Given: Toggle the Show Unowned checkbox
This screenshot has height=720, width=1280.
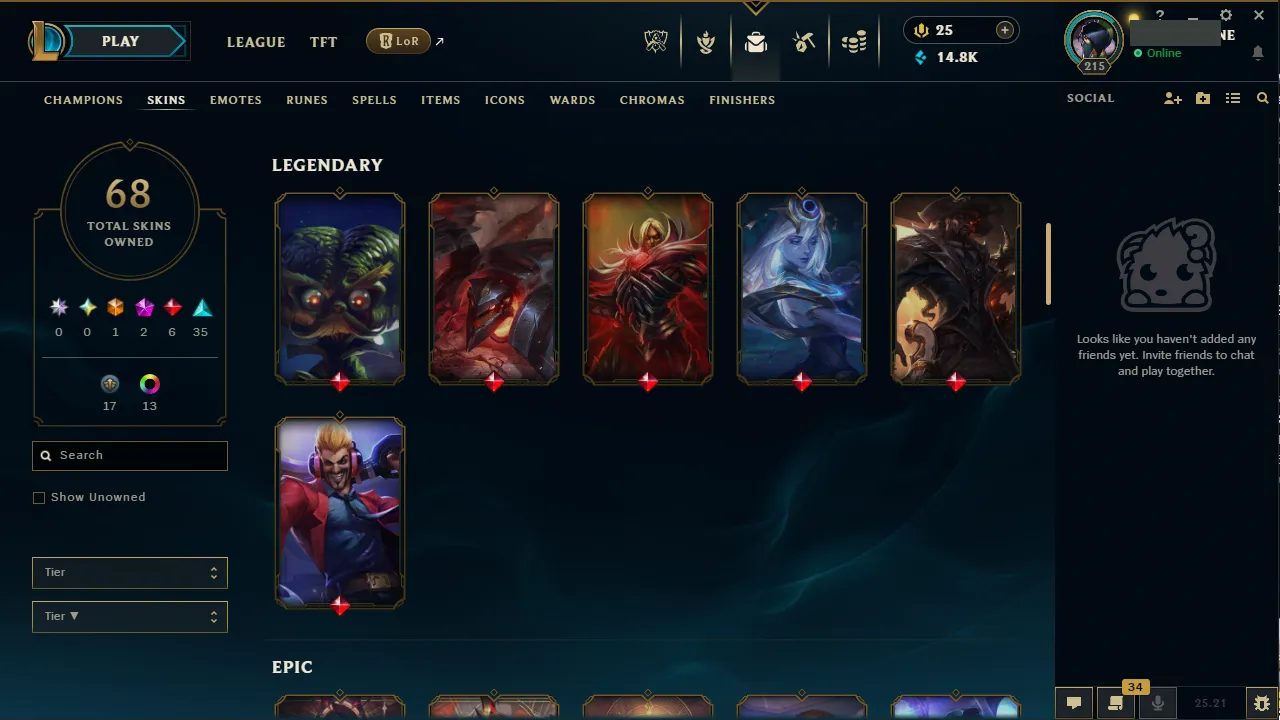Looking at the screenshot, I should pos(39,497).
